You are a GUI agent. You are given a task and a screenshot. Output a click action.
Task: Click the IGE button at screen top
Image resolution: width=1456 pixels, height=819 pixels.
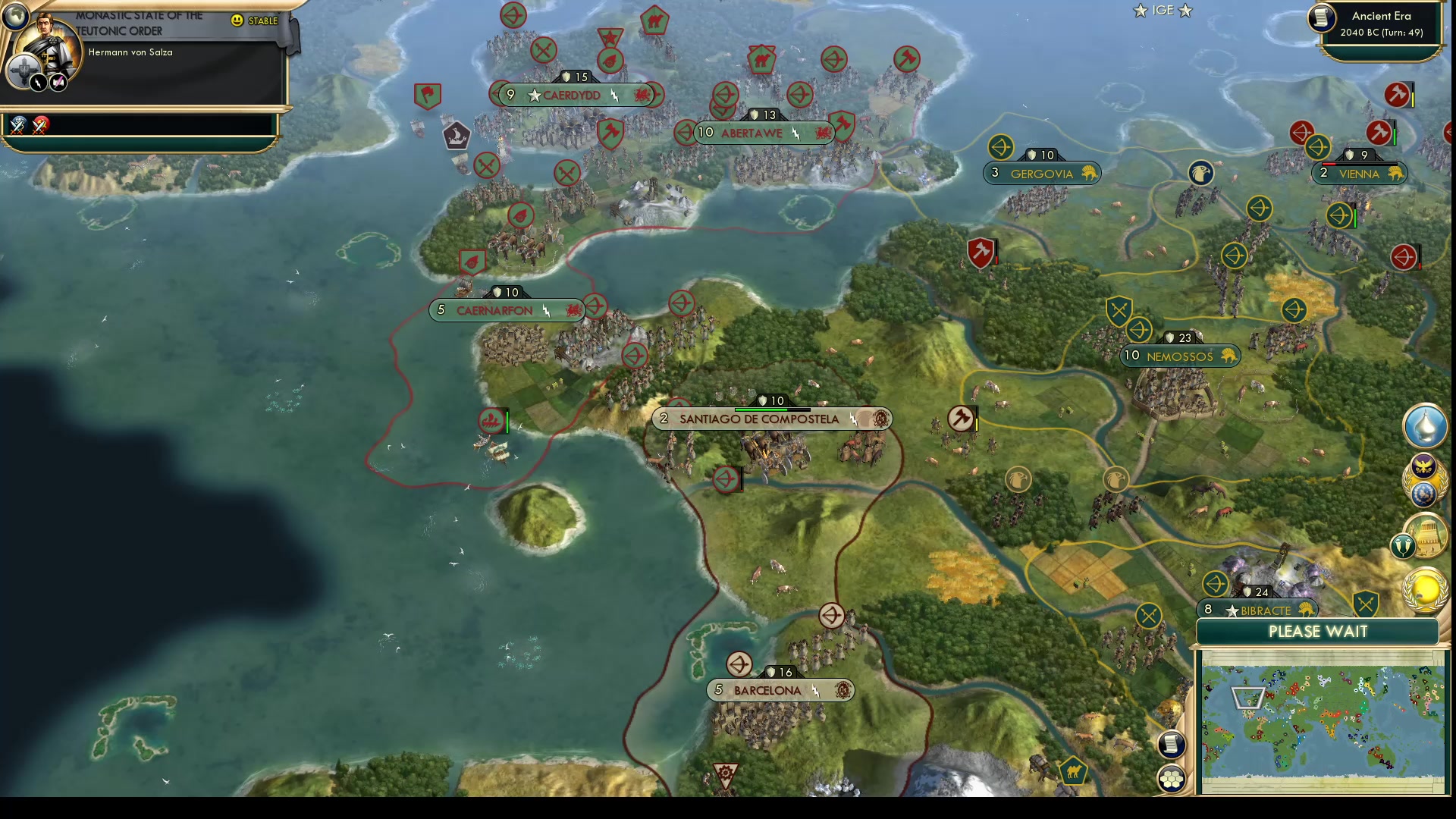point(1162,11)
